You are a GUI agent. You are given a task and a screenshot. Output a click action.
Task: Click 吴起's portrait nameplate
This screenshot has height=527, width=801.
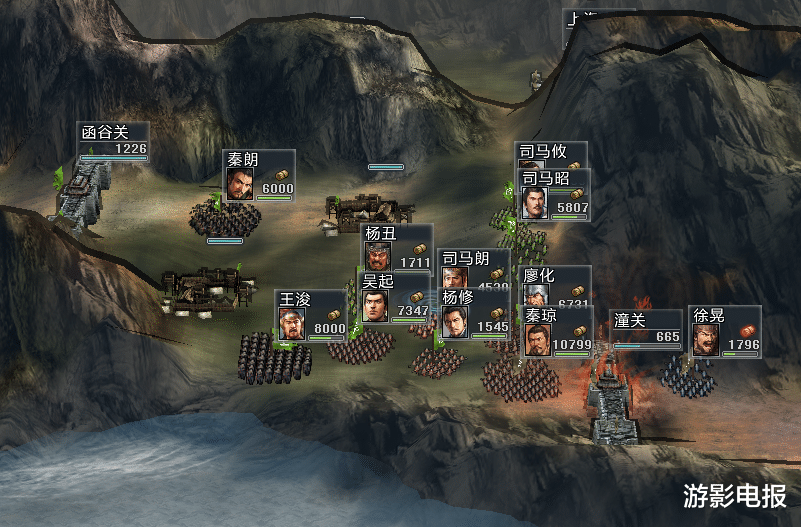pyautogui.click(x=394, y=298)
